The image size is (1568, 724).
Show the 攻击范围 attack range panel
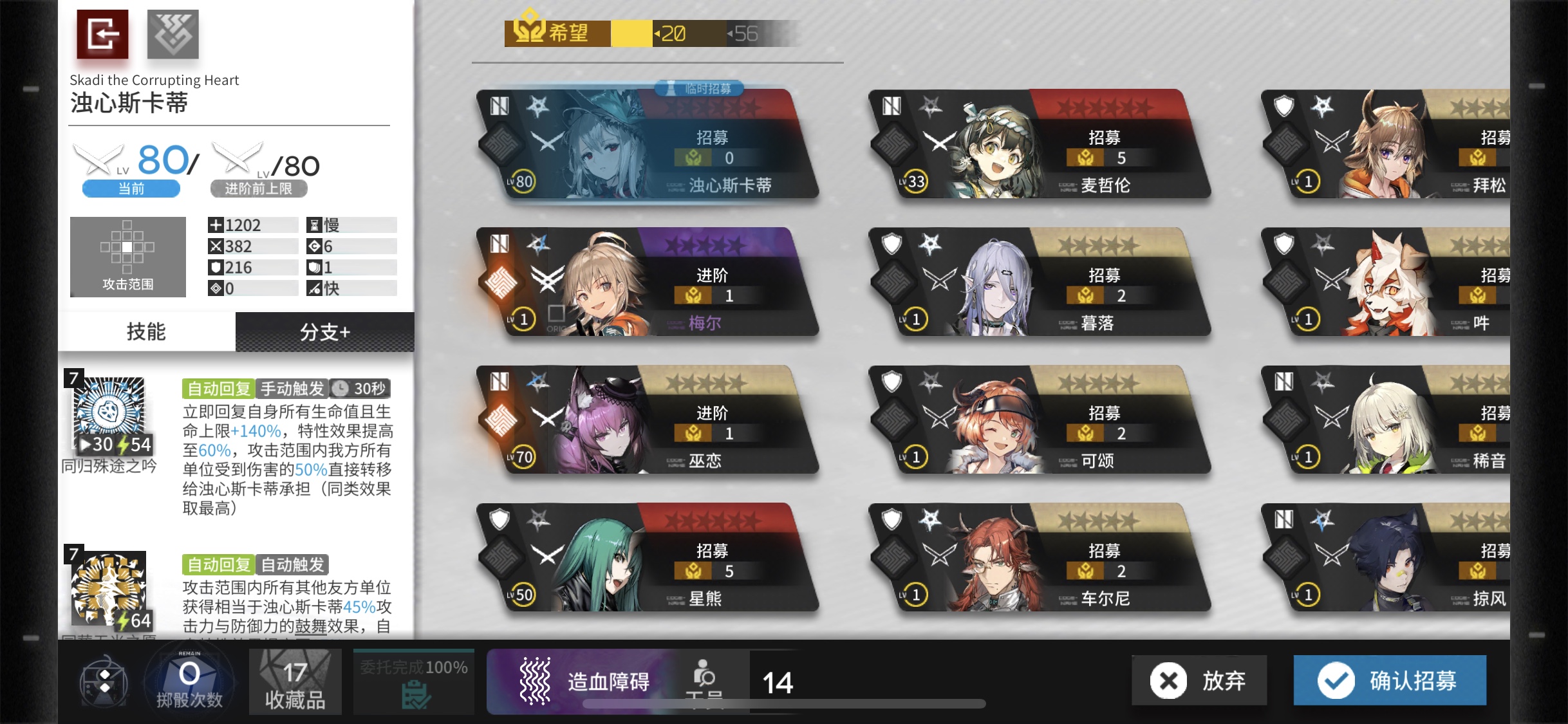(x=127, y=256)
